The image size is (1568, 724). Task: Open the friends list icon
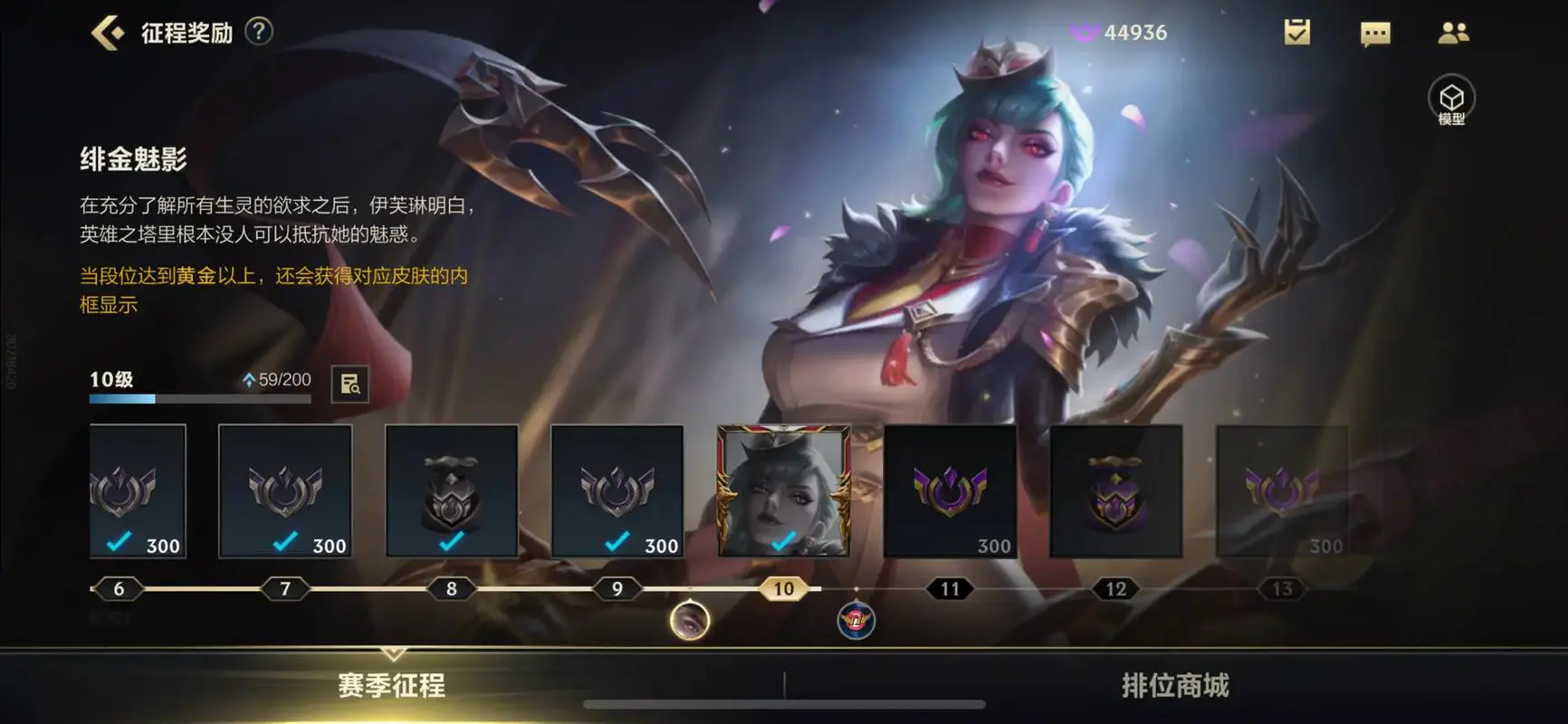(1453, 33)
